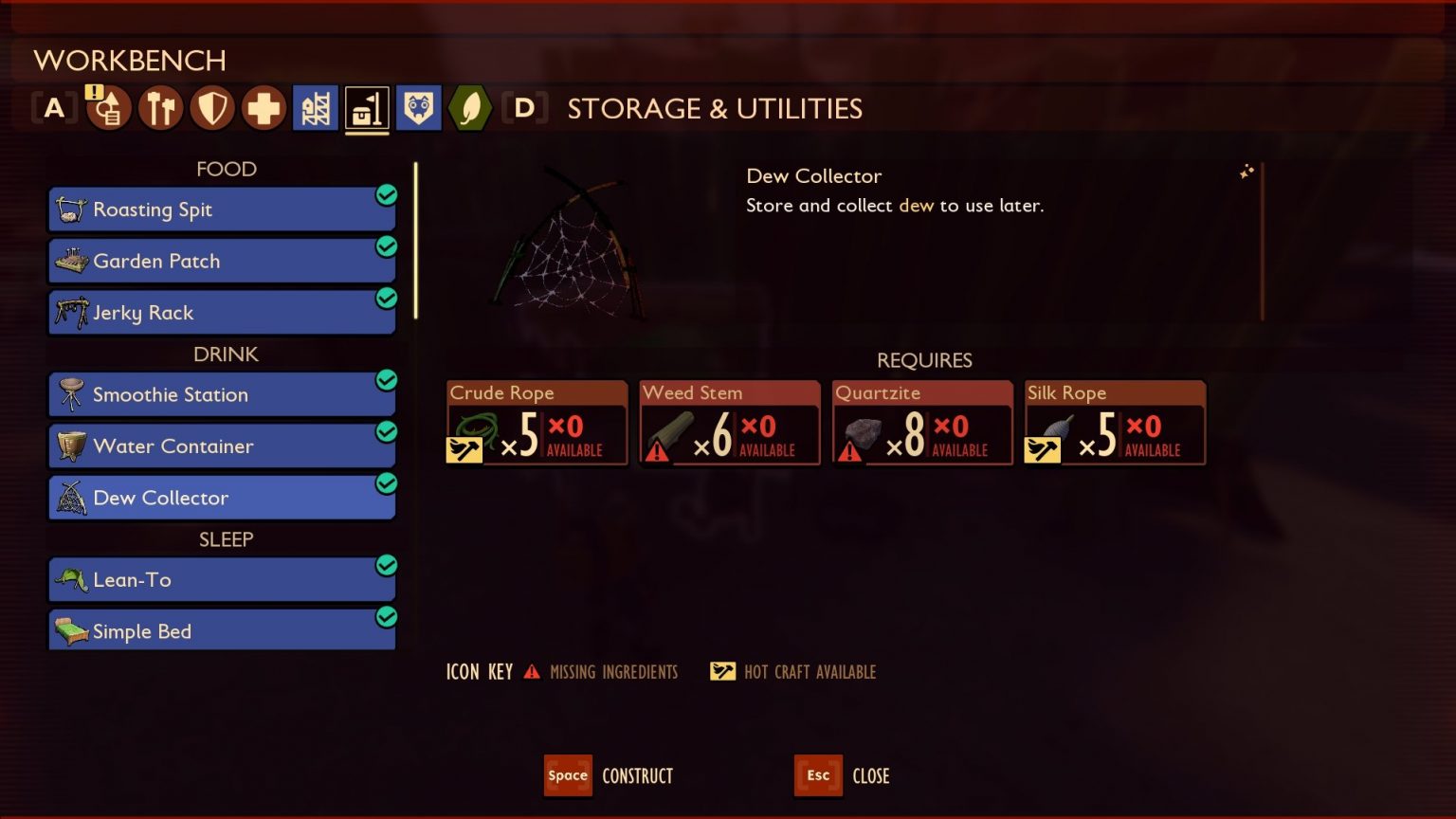Open the pet face crafting tab
Screen dimensions: 1456x819
[418, 107]
